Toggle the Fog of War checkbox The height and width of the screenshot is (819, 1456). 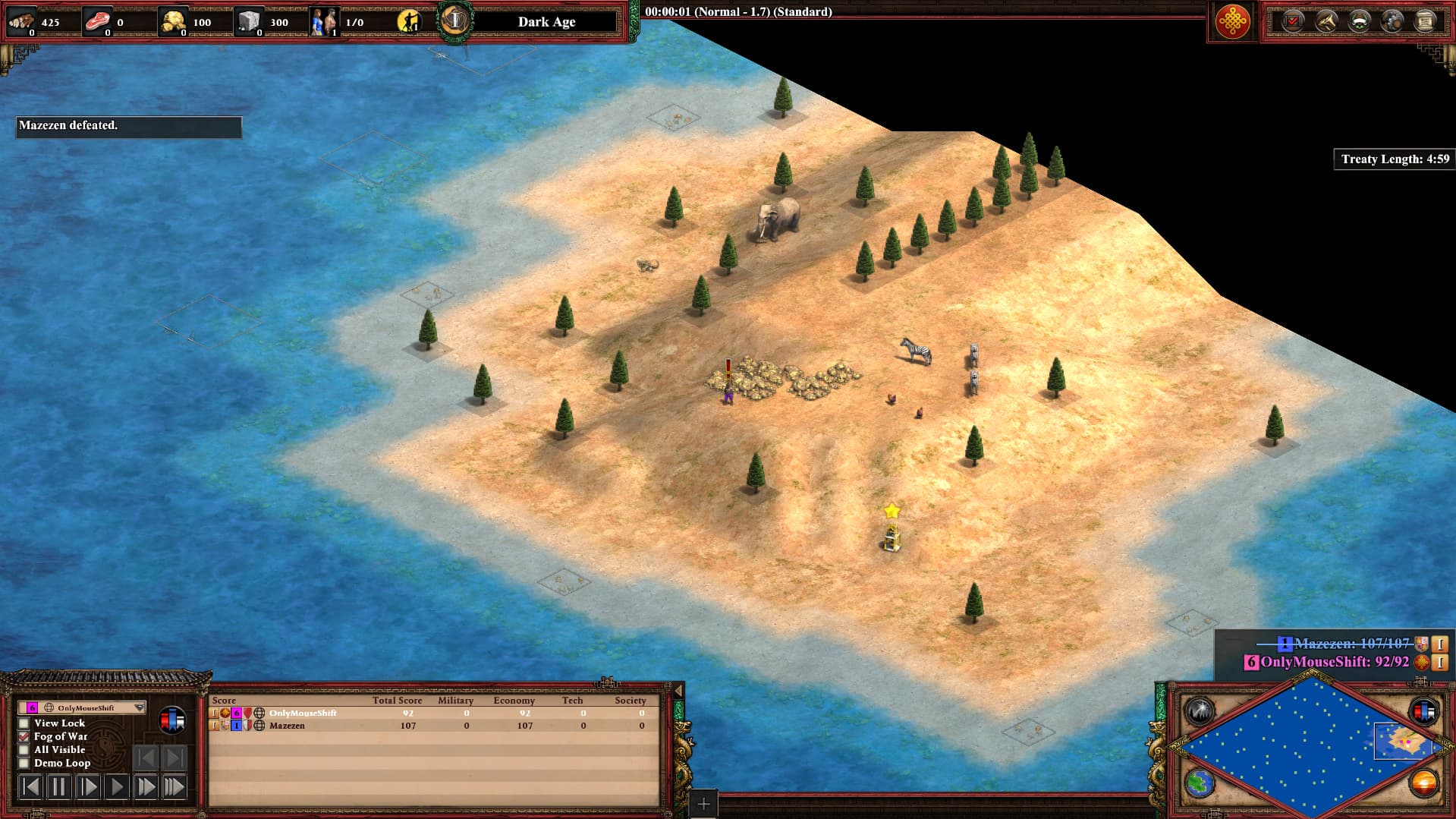(24, 736)
